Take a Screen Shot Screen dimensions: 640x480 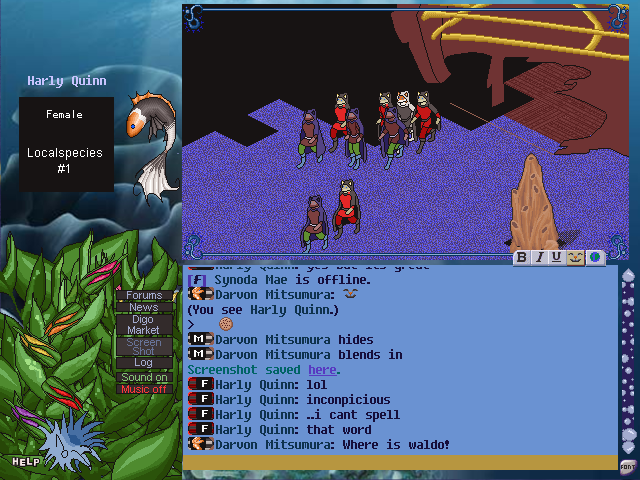pos(144,346)
